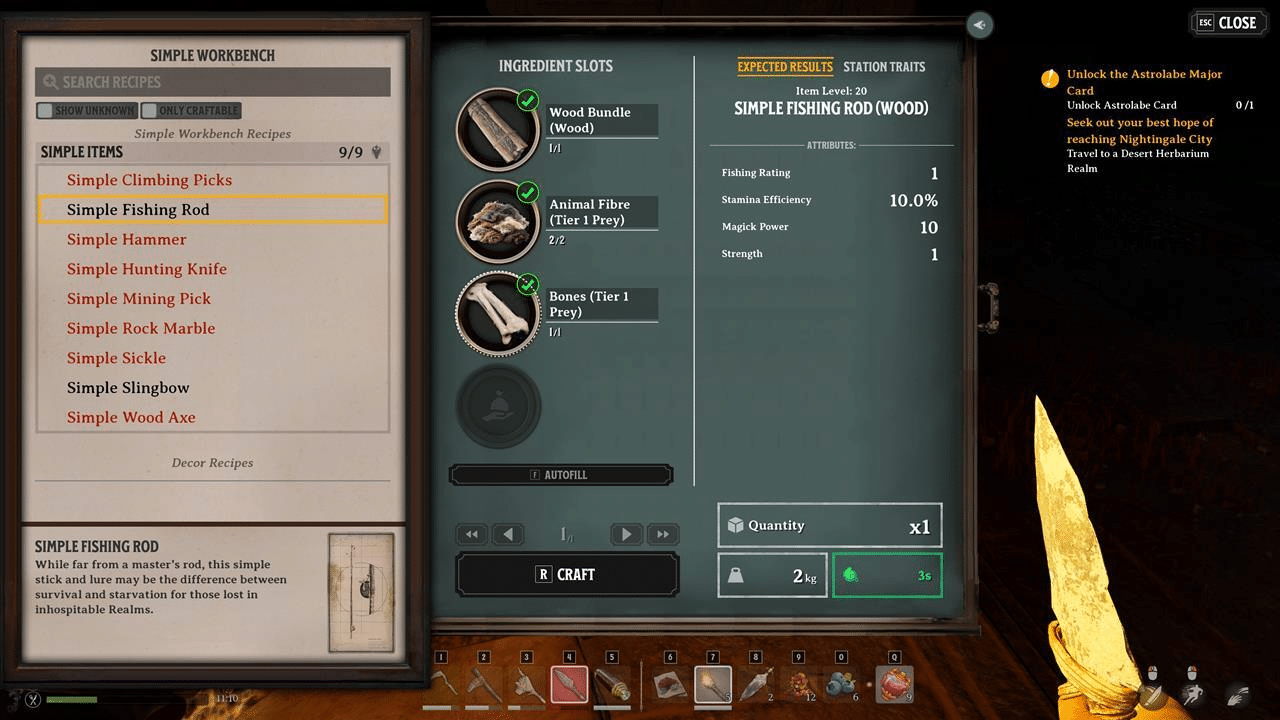Open the Quantity selector
This screenshot has width=1280, height=720.
tap(829, 525)
